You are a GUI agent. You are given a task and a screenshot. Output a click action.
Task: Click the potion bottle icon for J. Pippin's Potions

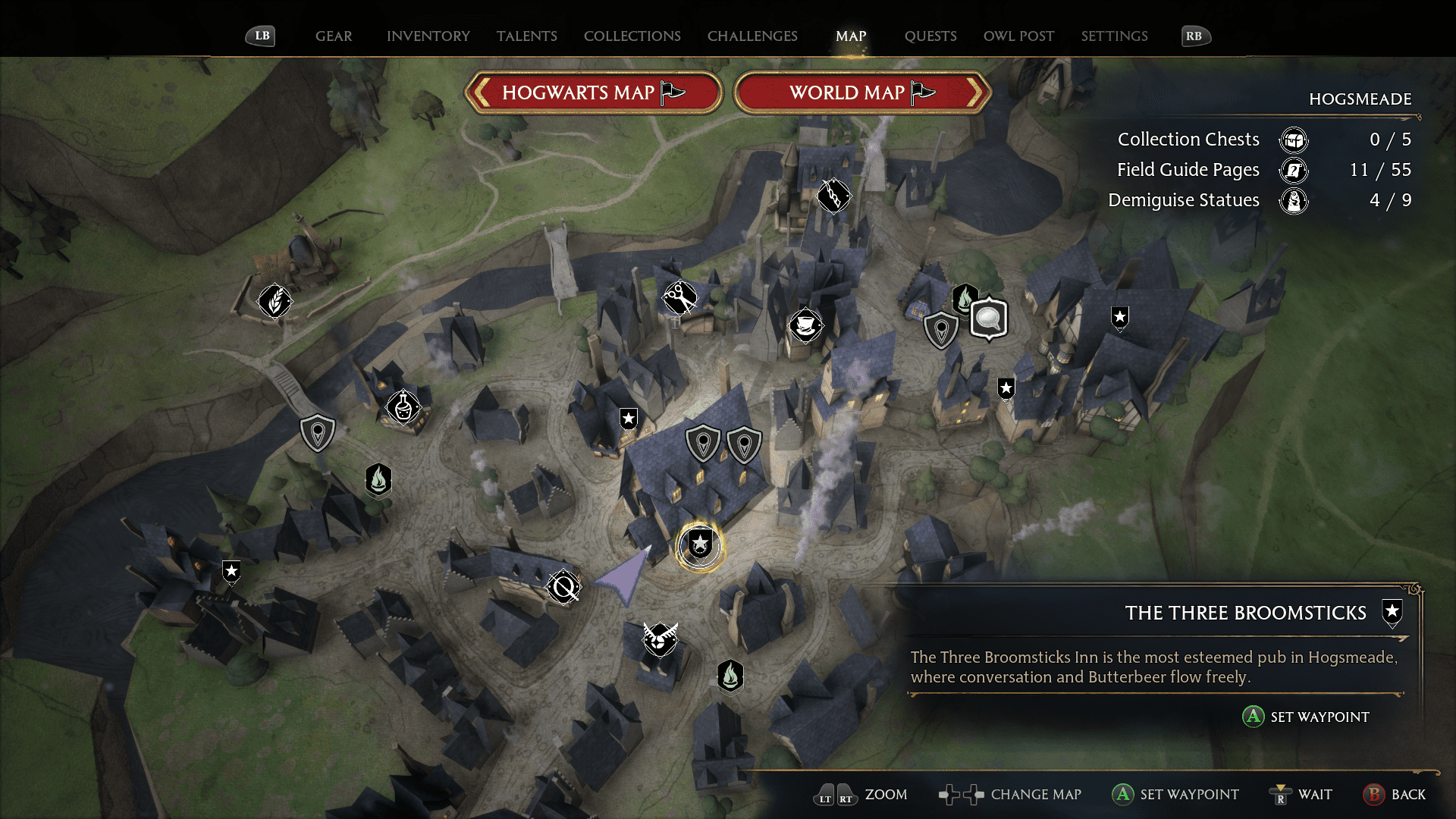coord(402,408)
